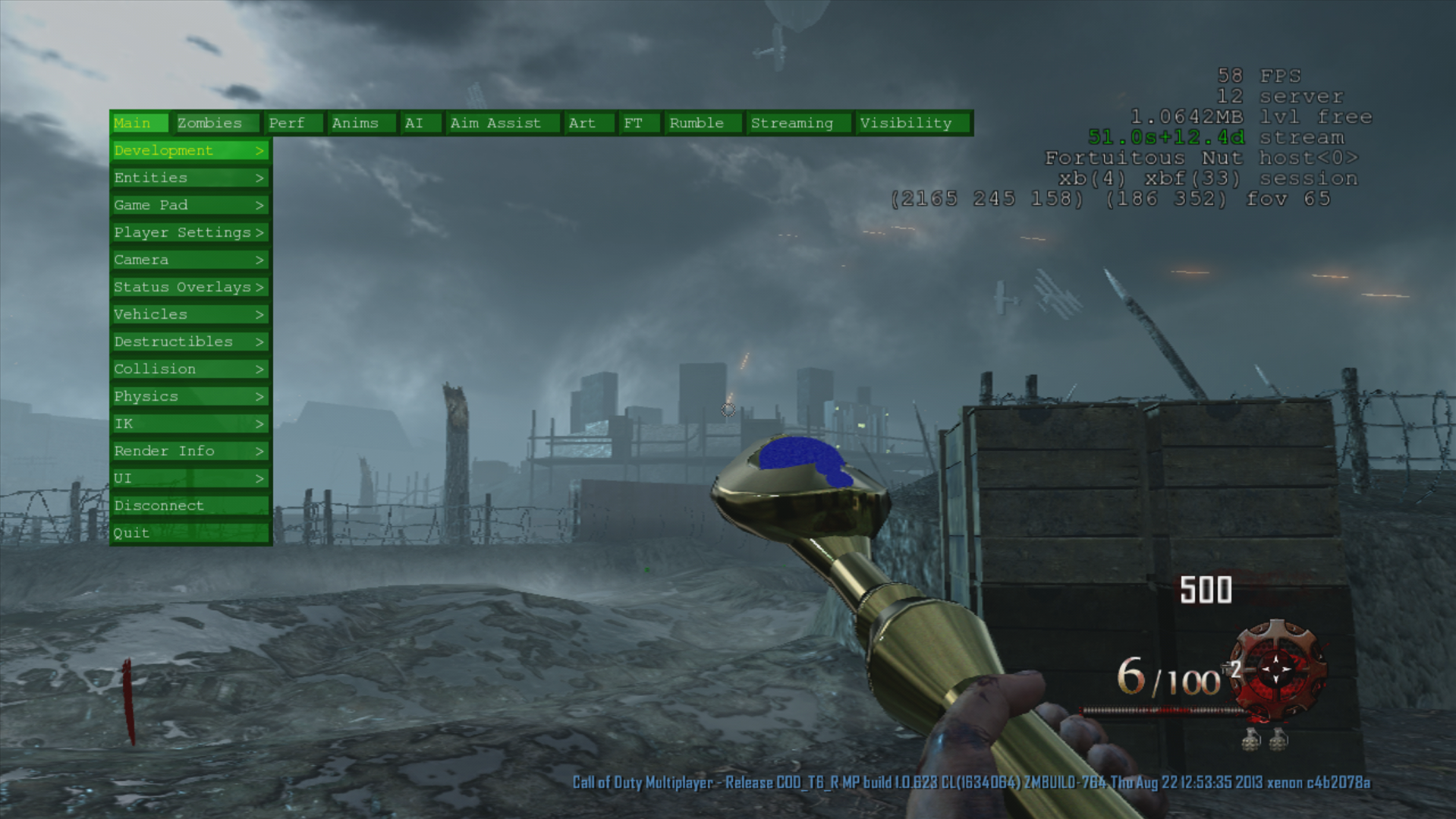Image resolution: width=1456 pixels, height=819 pixels.
Task: Open Player Settings submenu
Action: [190, 232]
